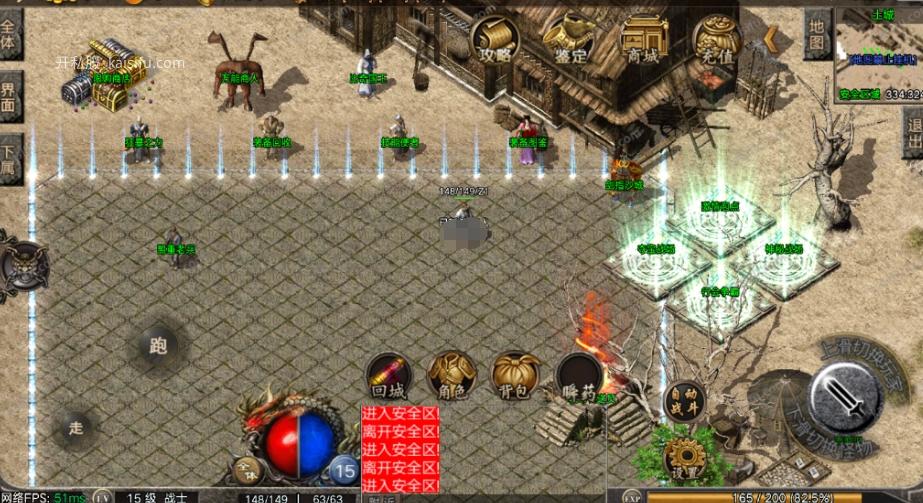Select the 界面 side tab
923x503 pixels.
tap(9, 97)
